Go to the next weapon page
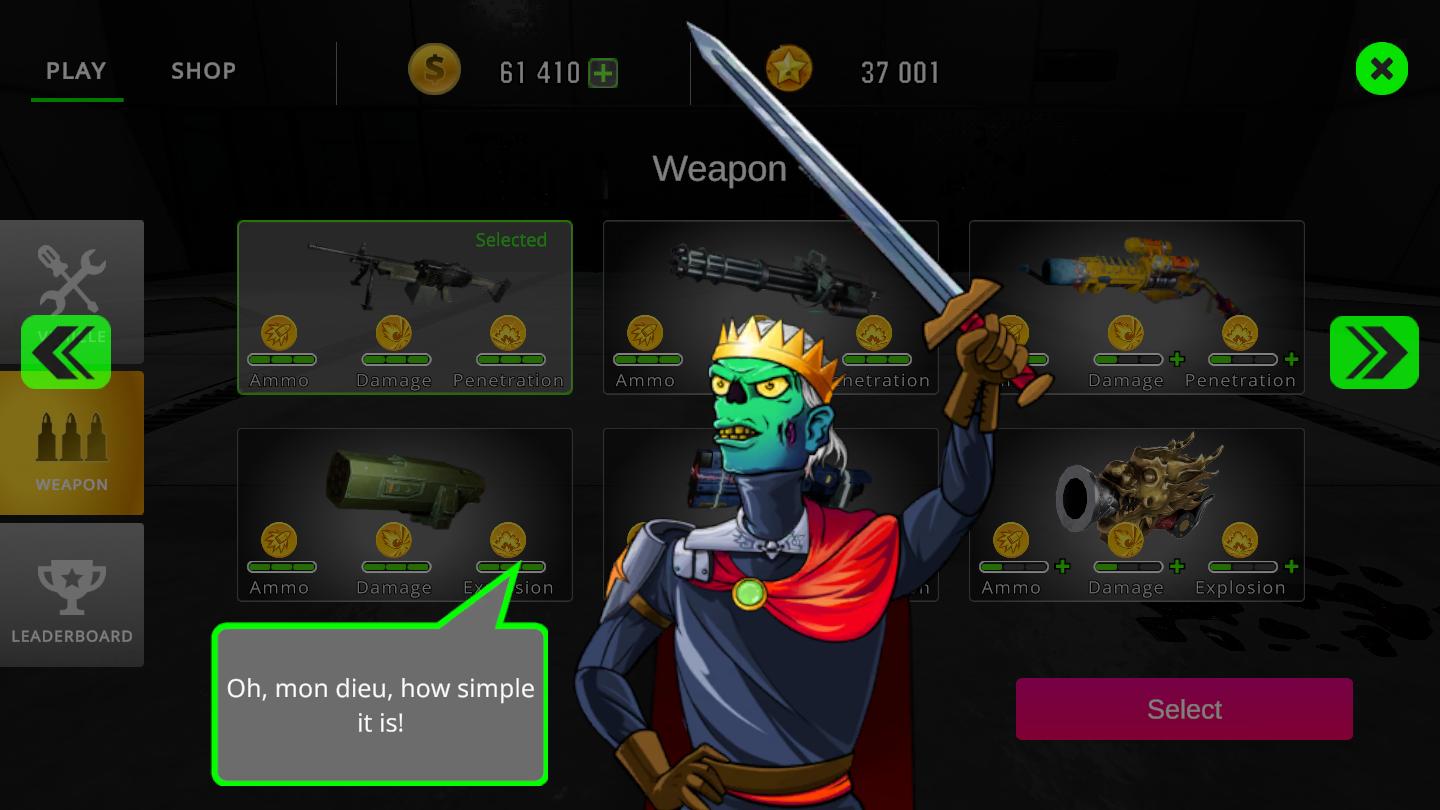The width and height of the screenshot is (1440, 810). 1373,352
